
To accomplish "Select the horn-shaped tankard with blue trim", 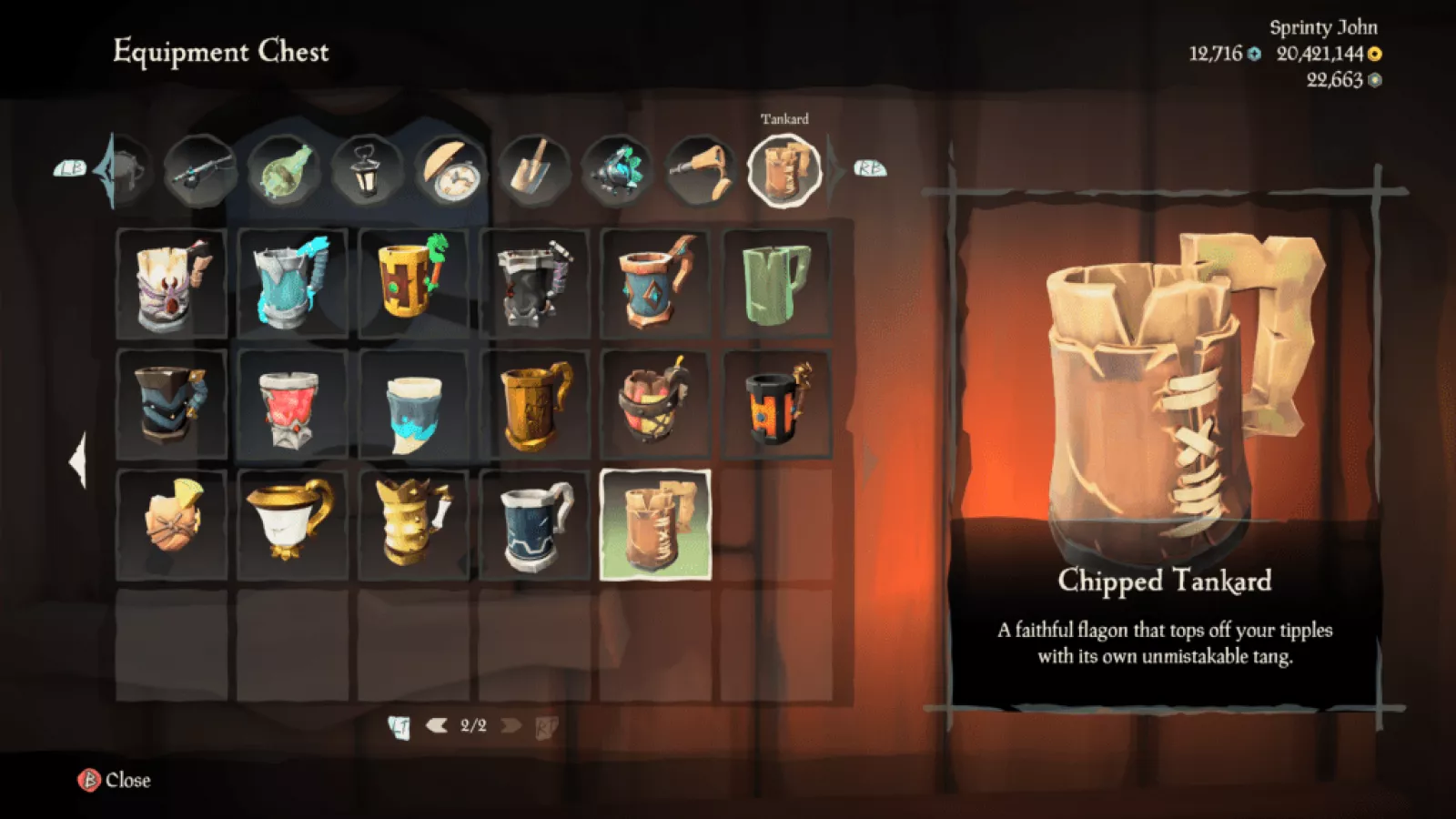I will coord(414,404).
